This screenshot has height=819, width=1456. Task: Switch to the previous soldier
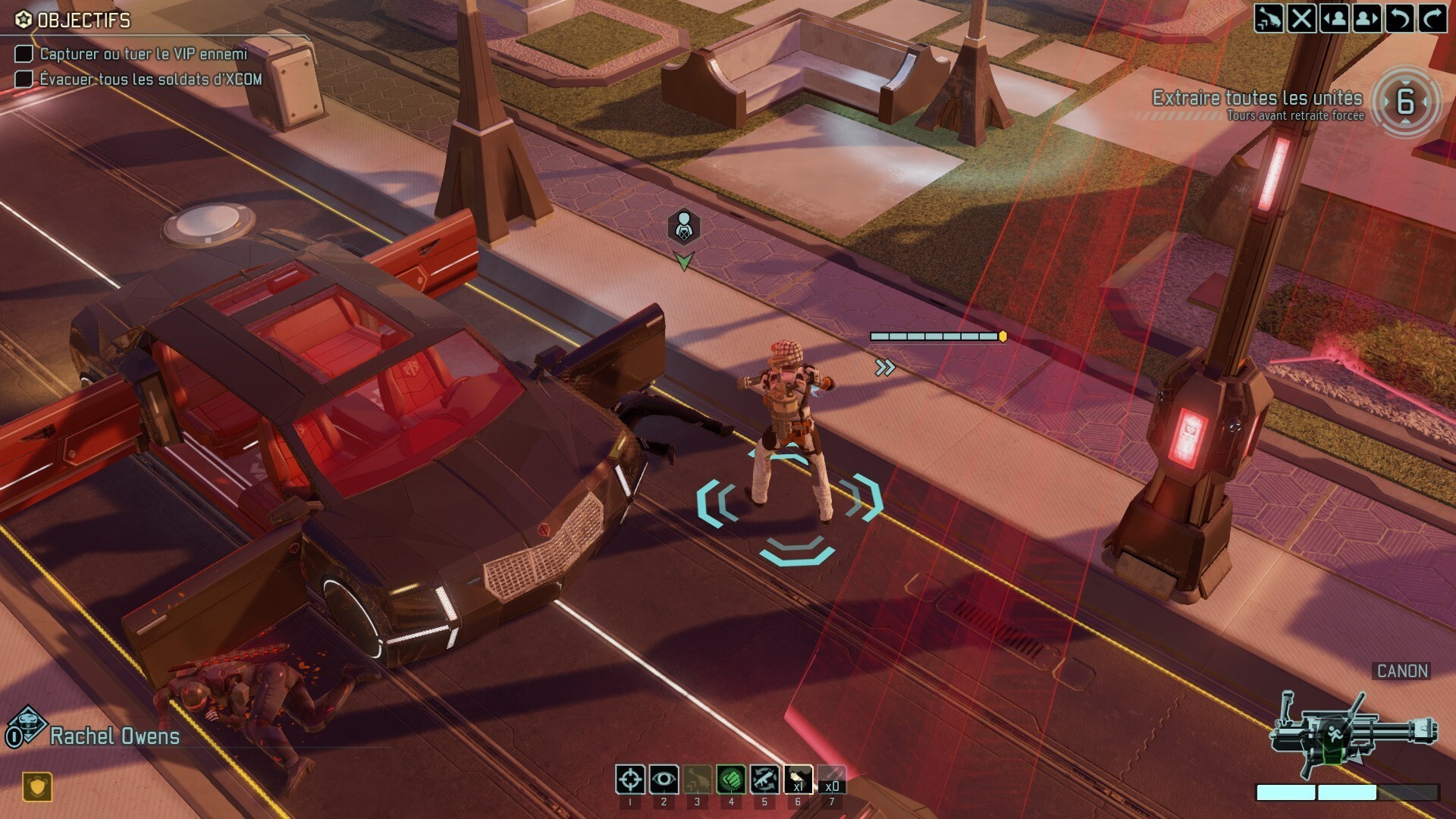(1334, 18)
